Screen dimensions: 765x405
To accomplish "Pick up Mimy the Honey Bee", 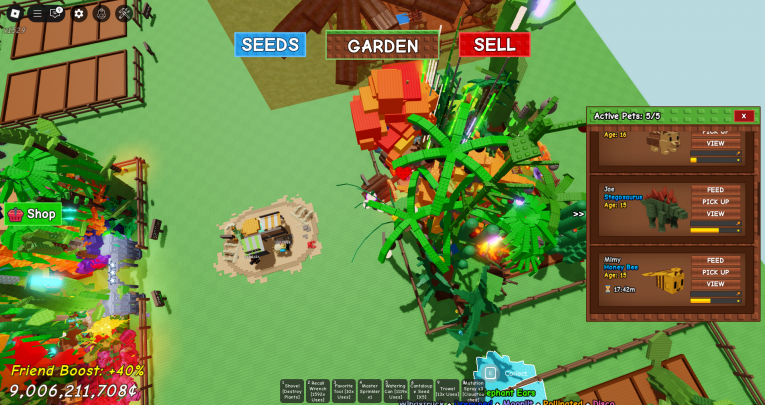I will click(x=715, y=272).
